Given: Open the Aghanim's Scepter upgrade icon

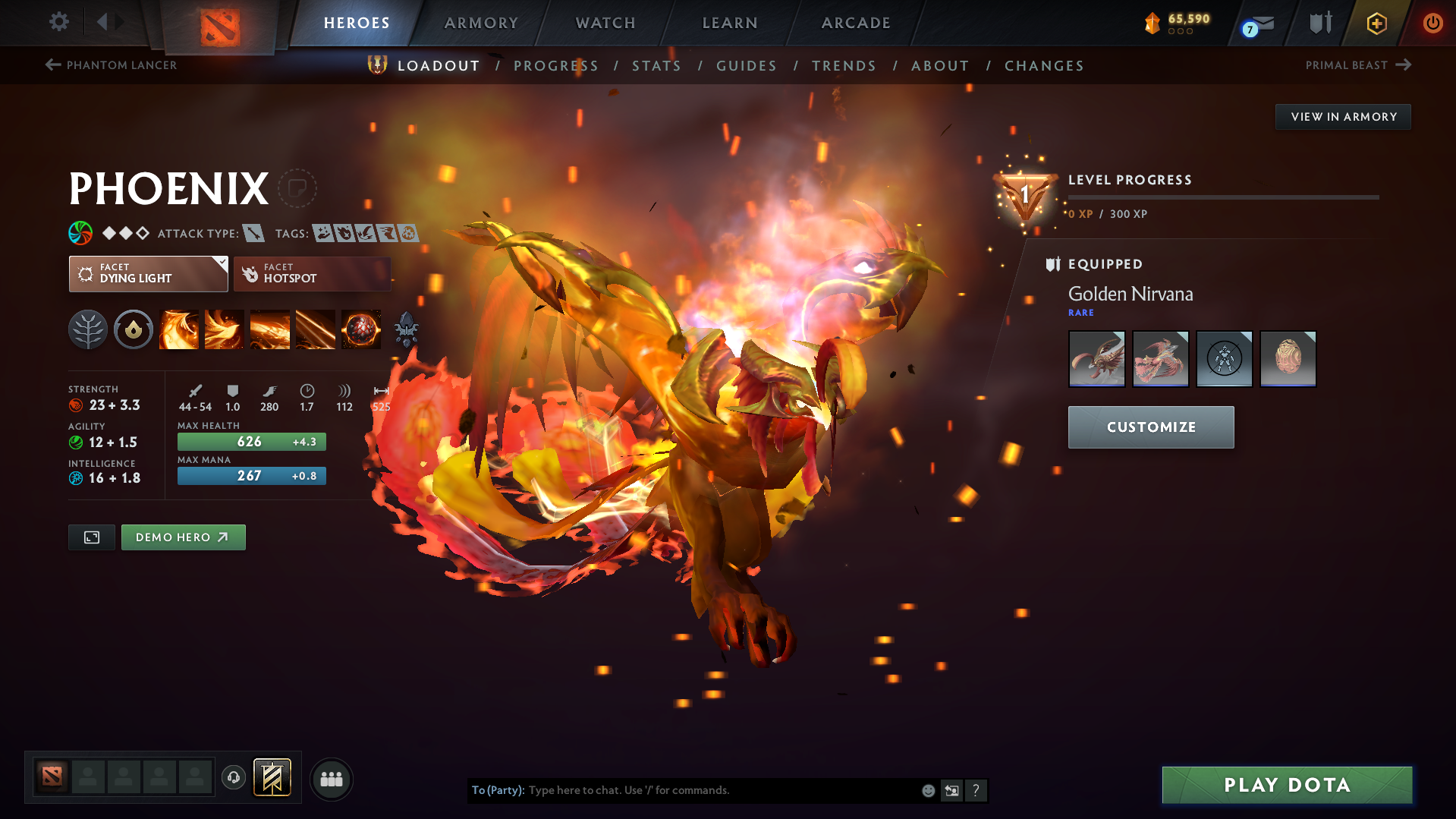Looking at the screenshot, I should [x=406, y=329].
